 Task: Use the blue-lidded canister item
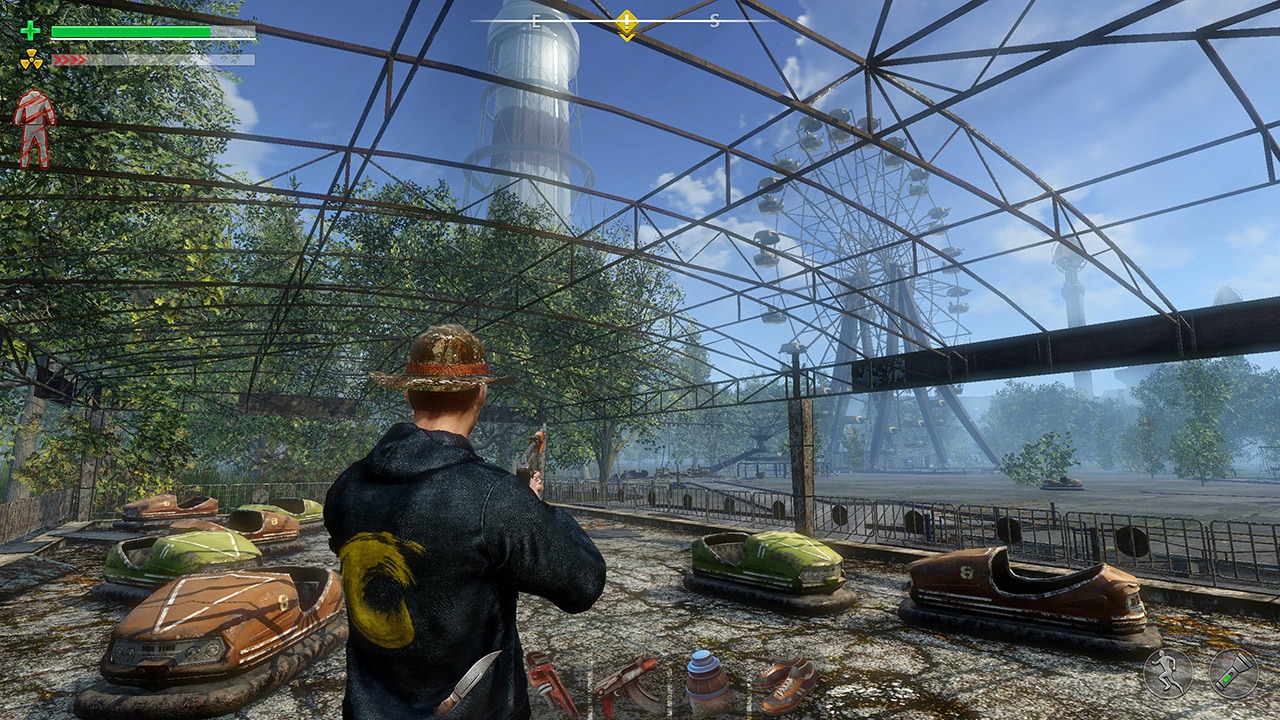[706, 682]
